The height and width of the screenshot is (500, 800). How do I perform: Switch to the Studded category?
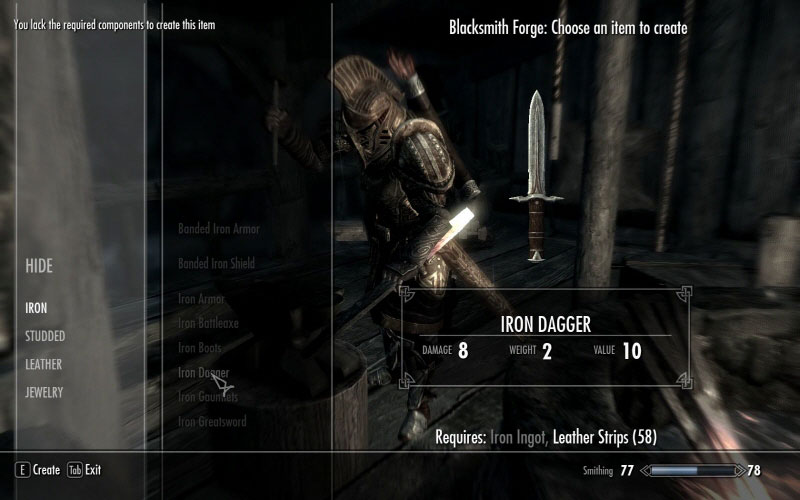pos(45,336)
